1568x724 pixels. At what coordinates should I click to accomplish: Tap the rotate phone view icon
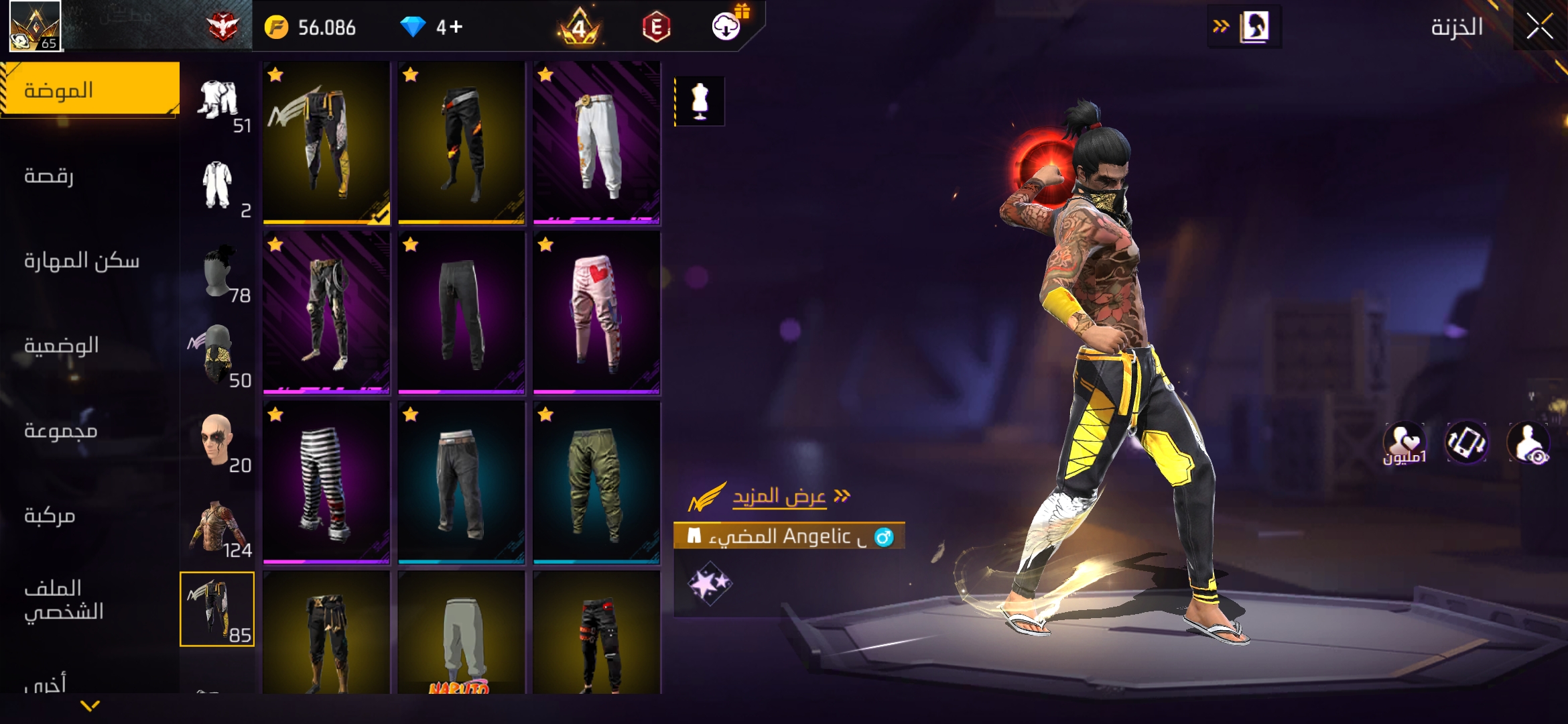(x=1466, y=442)
